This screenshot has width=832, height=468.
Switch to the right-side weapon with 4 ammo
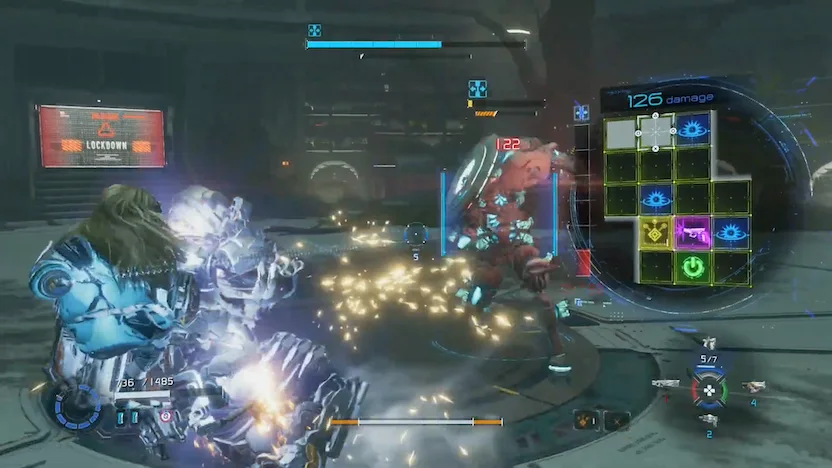coord(752,385)
